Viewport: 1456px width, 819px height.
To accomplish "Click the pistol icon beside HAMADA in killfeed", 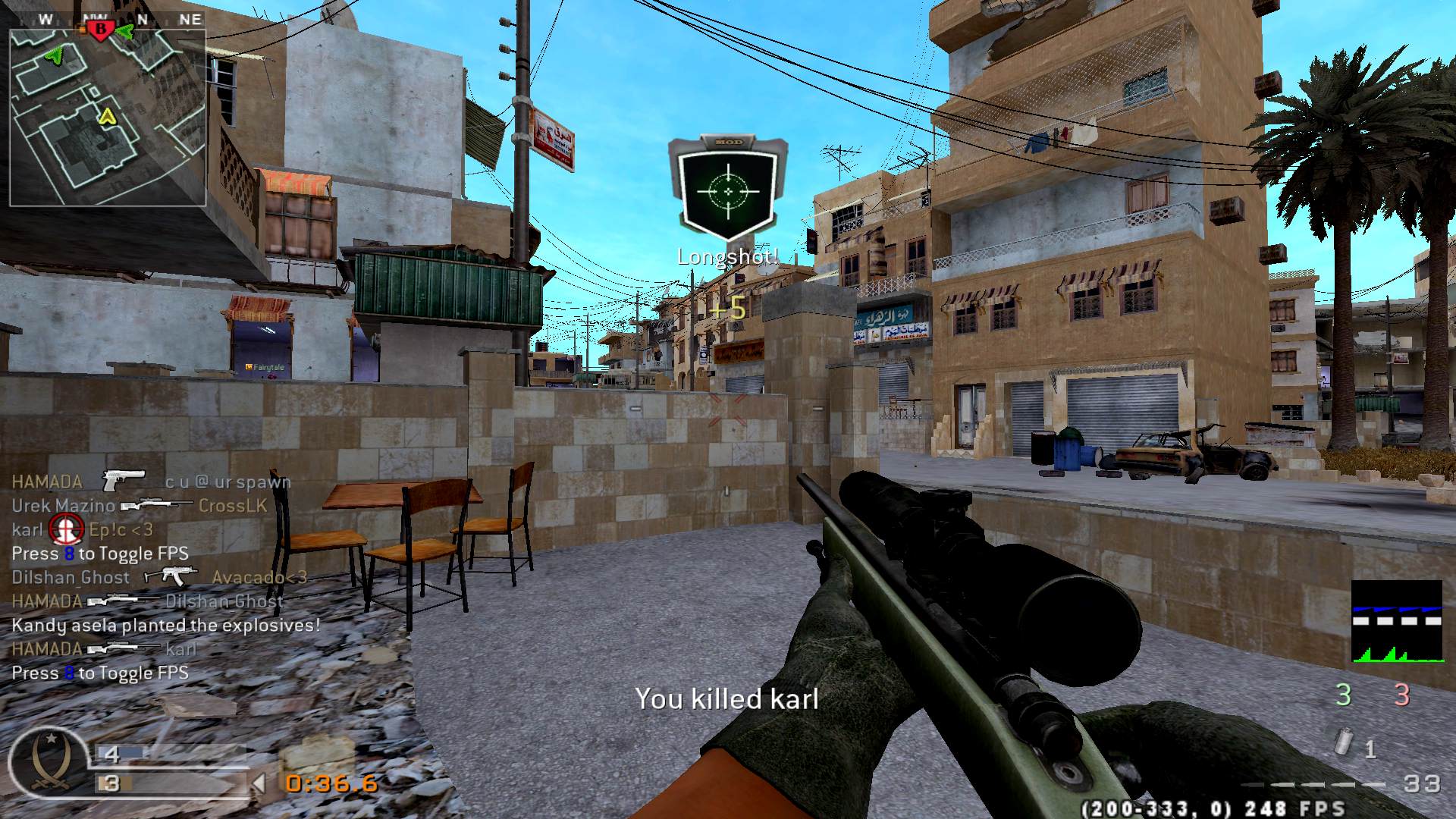I will [x=124, y=481].
